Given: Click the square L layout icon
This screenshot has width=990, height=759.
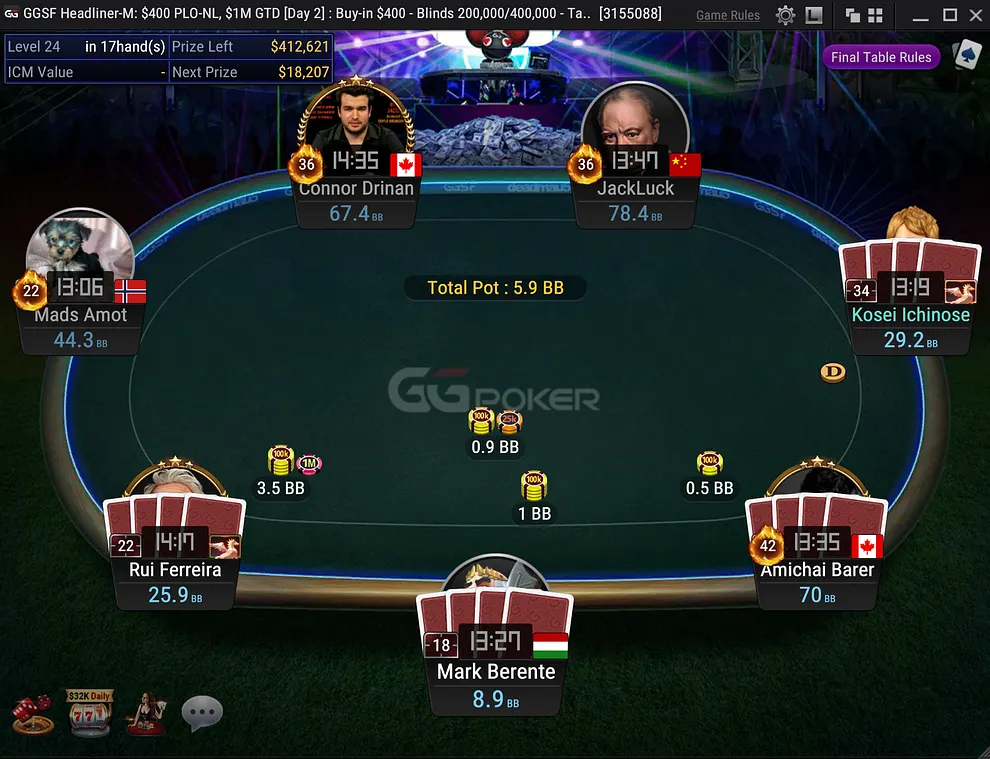Looking at the screenshot, I should (814, 15).
